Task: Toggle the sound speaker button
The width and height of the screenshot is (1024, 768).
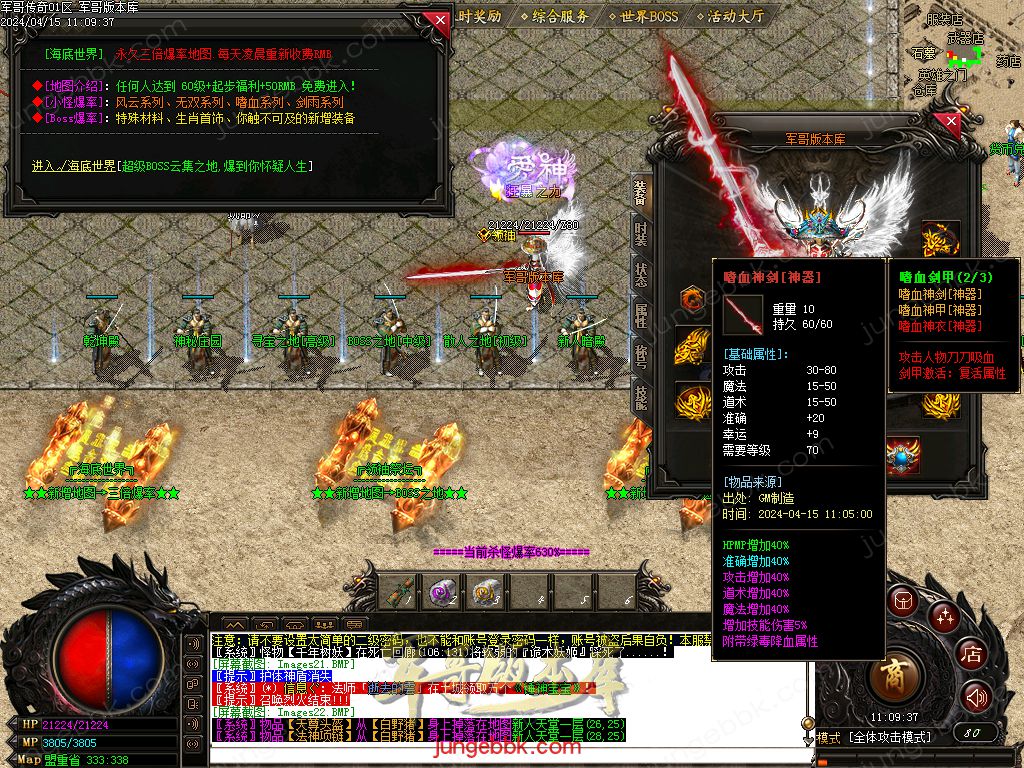Action: click(x=976, y=697)
